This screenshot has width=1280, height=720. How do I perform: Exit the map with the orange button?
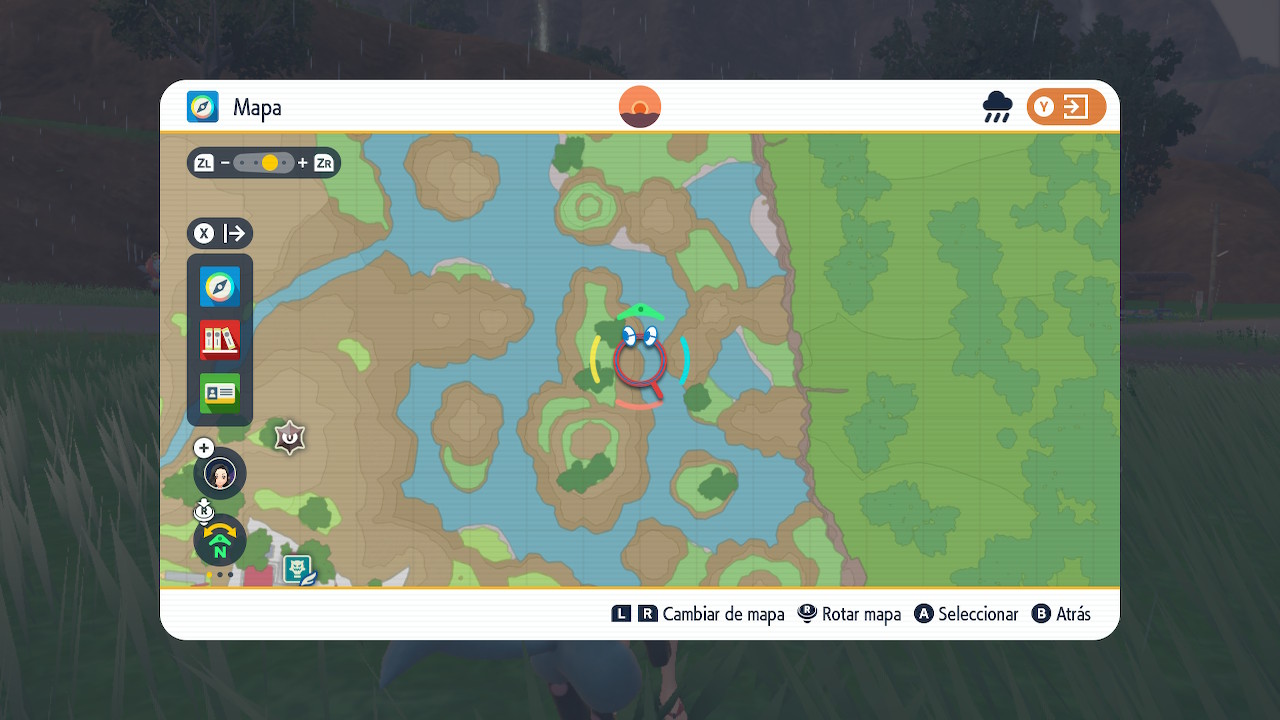(x=1066, y=107)
